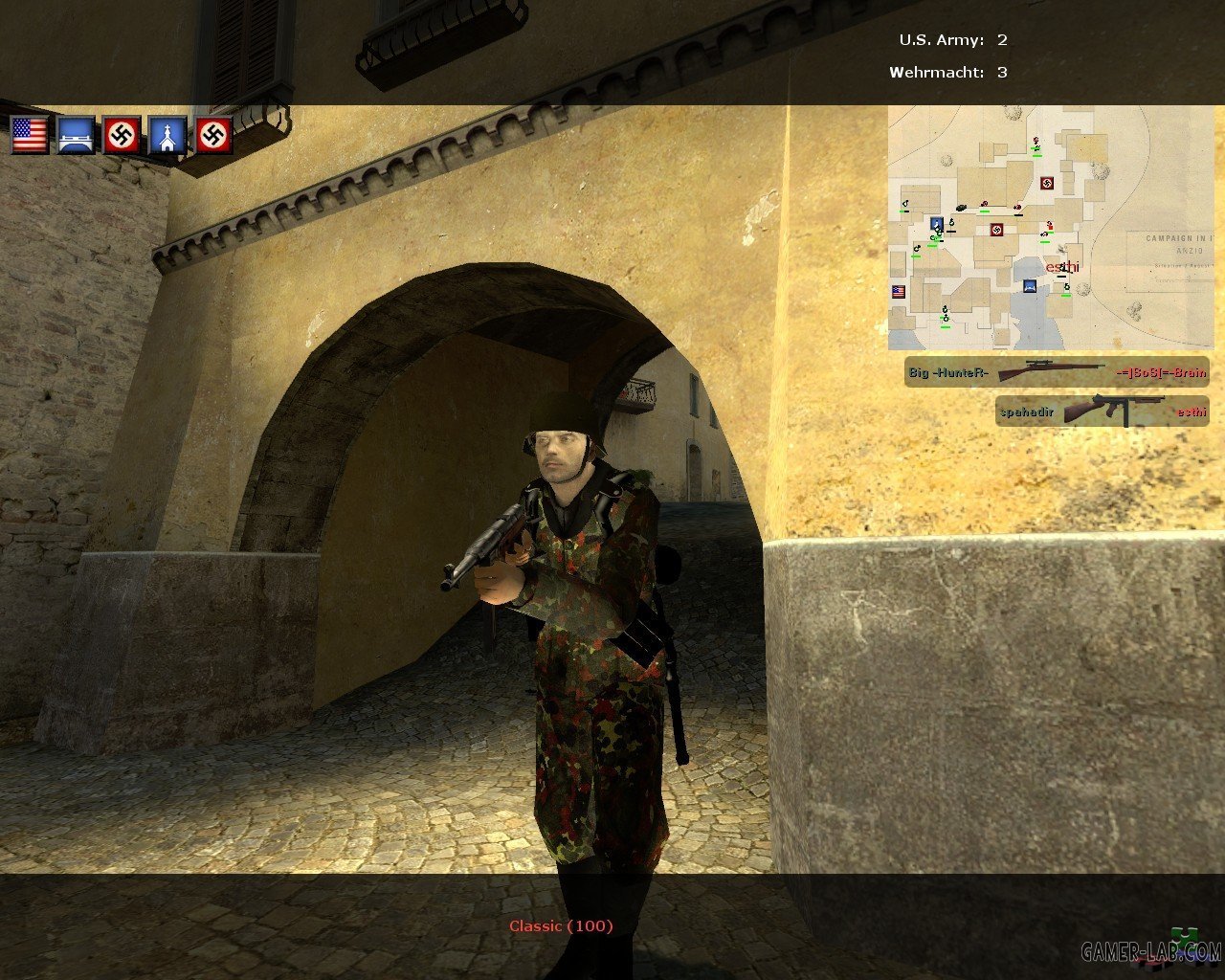Viewport: 1225px width, 980px height.
Task: Click the Big -HunteR- kill feed entry
Action: (1057, 371)
